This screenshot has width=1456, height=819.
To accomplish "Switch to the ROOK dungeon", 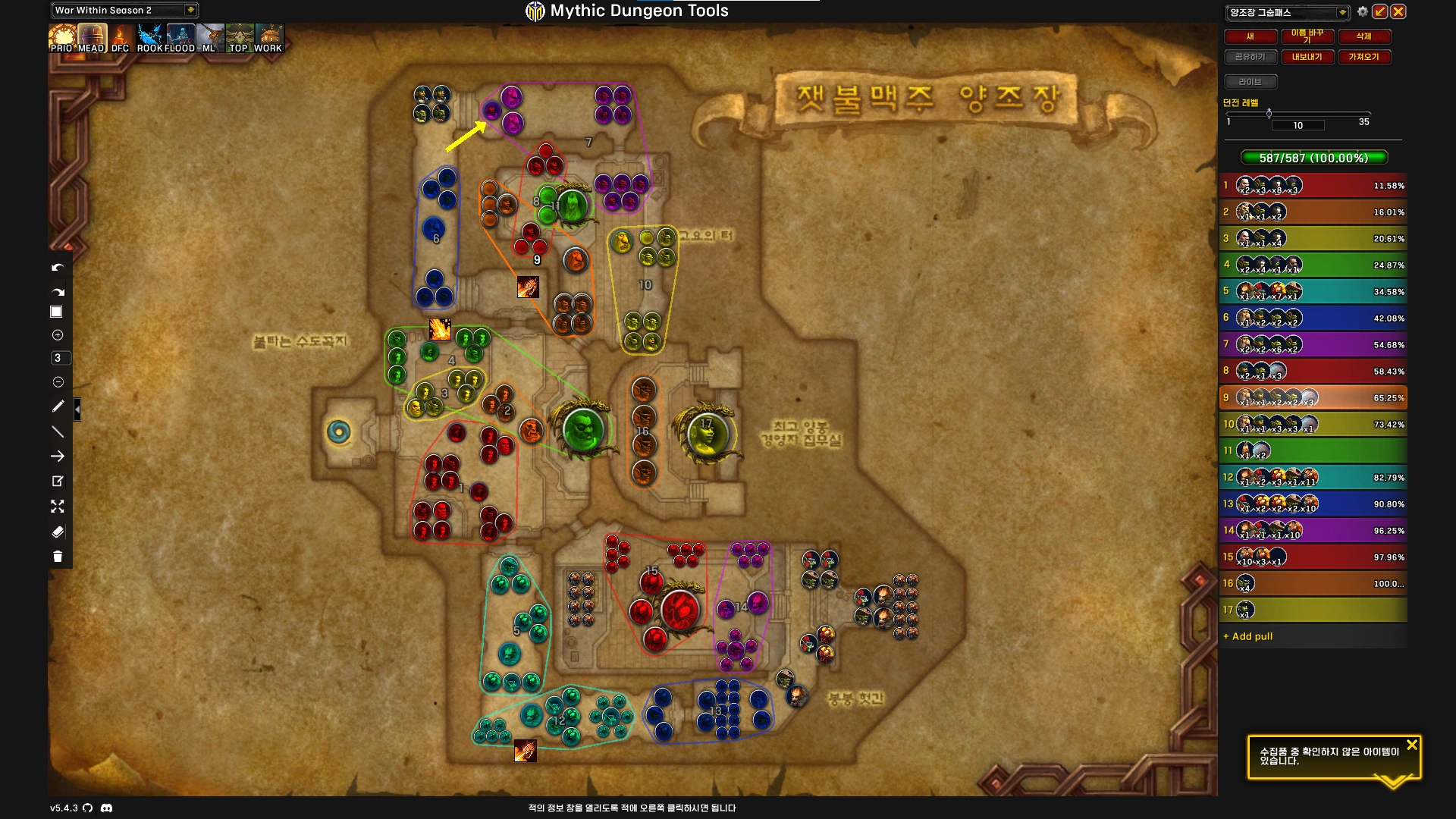I will (150, 38).
